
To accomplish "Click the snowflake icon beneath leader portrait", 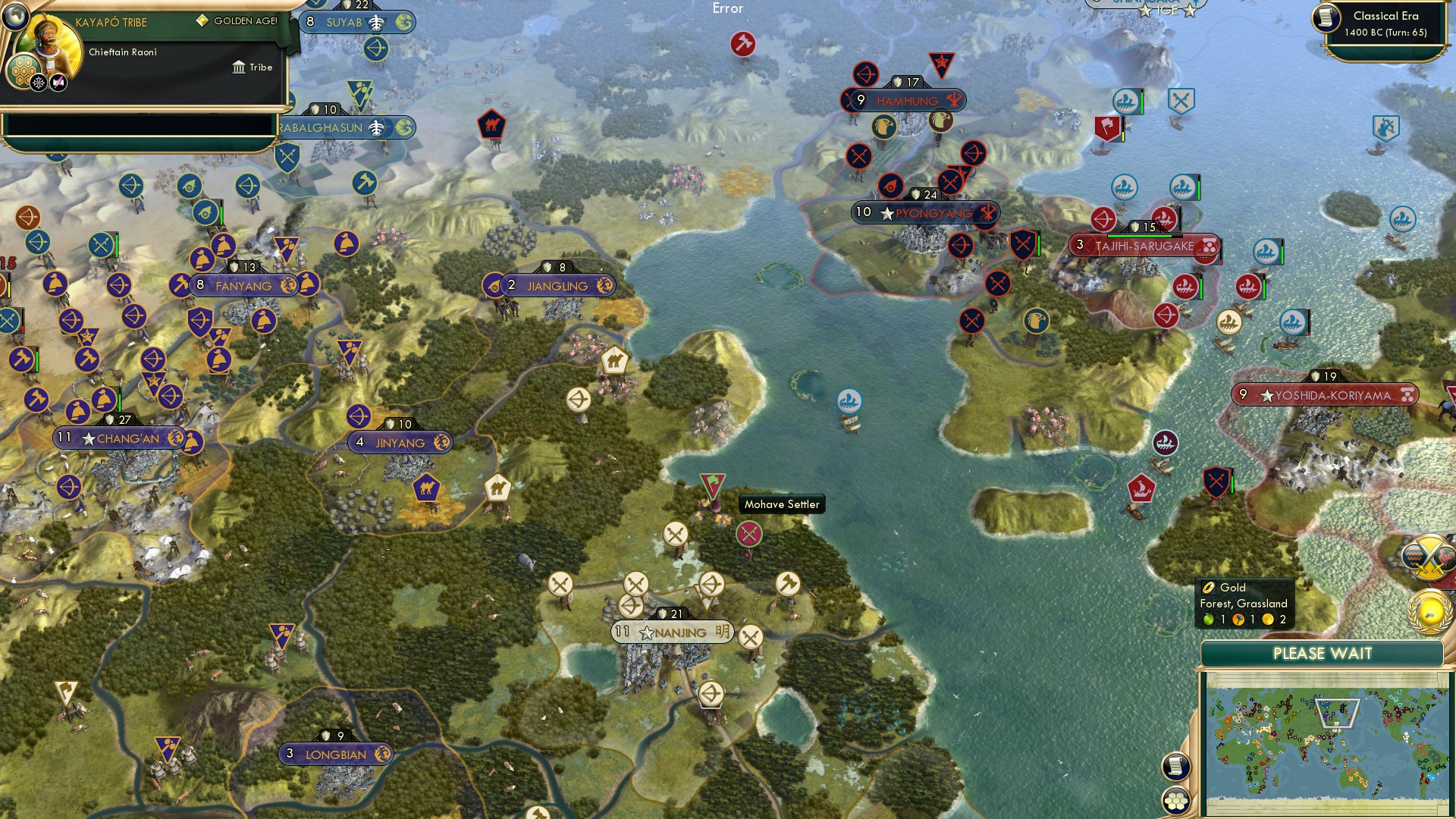I will [37, 81].
